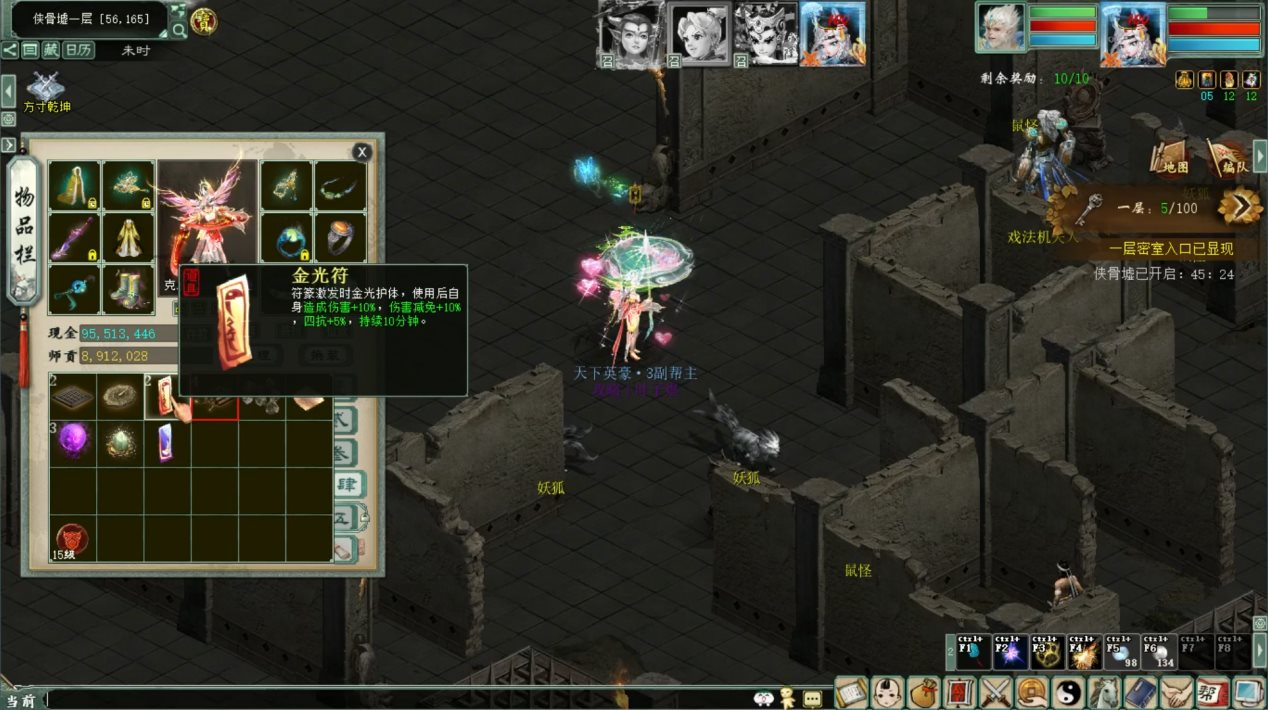Open the money bag menu icon
The height and width of the screenshot is (710, 1268).
924,692
